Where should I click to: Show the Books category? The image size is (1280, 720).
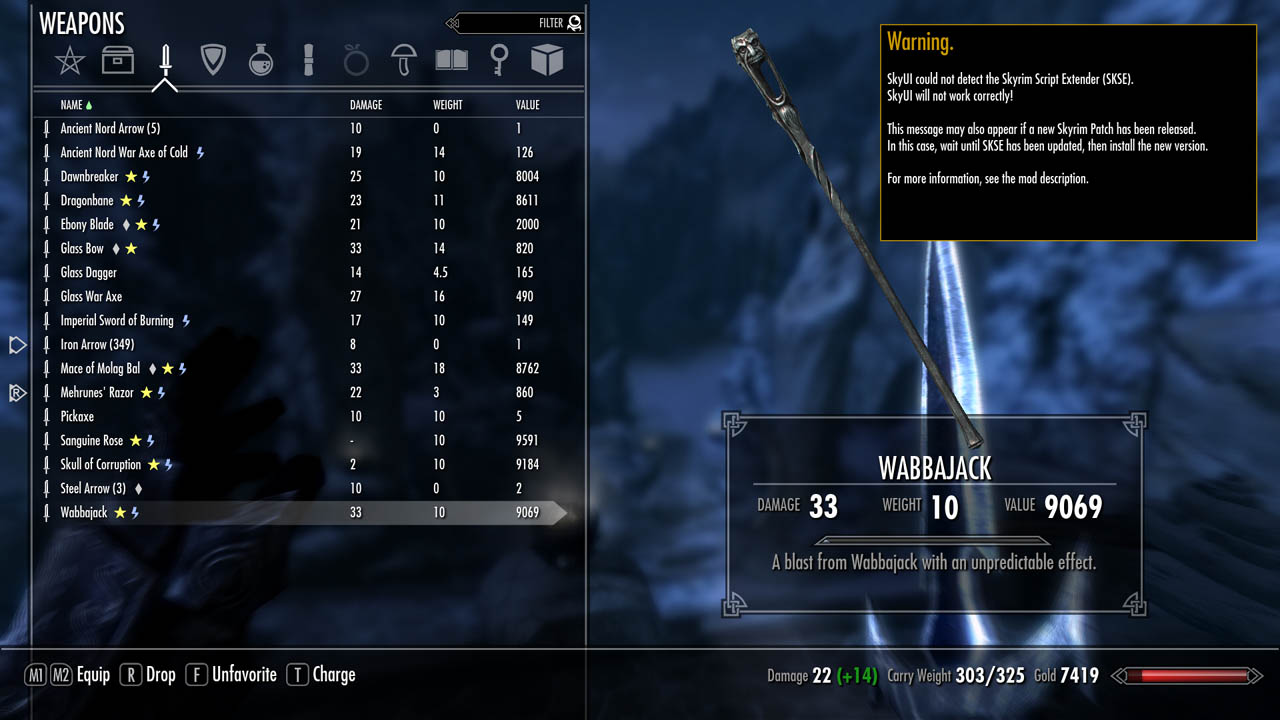pos(452,61)
